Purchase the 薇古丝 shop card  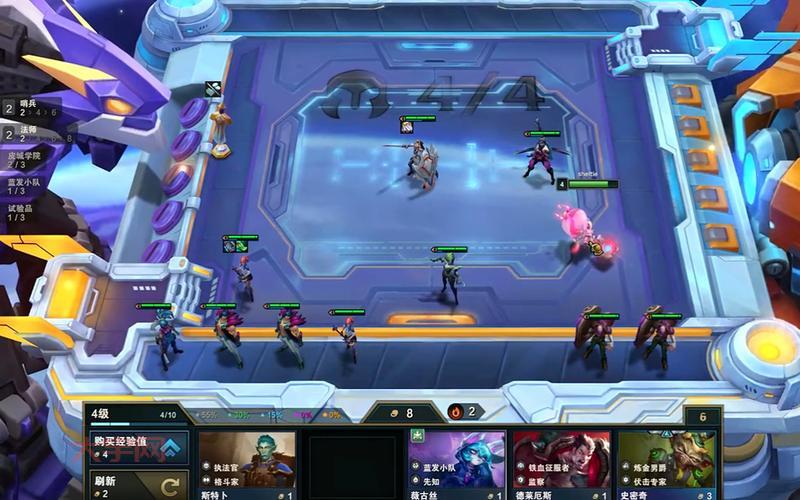click(x=456, y=464)
